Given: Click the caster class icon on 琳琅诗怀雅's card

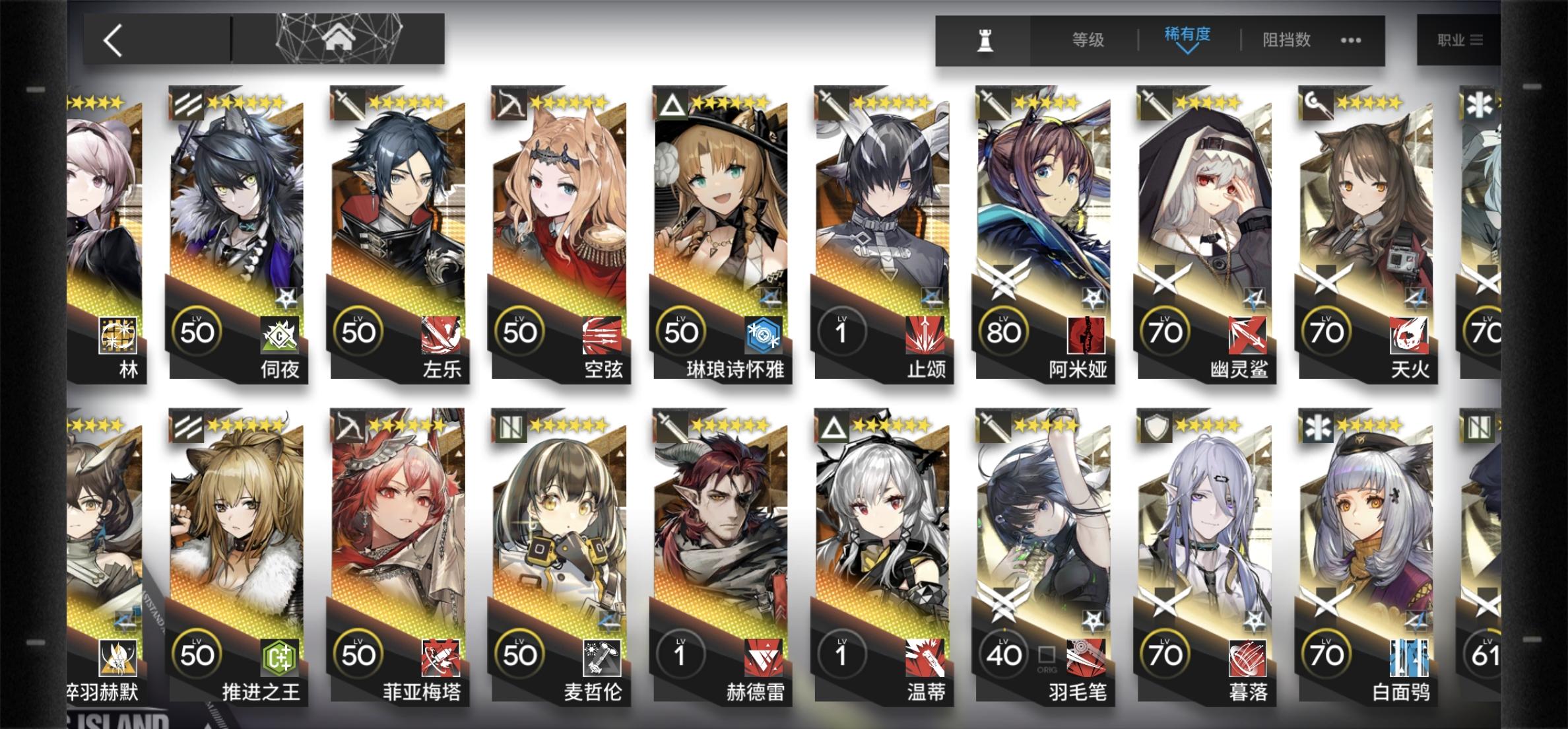Looking at the screenshot, I should tap(676, 103).
